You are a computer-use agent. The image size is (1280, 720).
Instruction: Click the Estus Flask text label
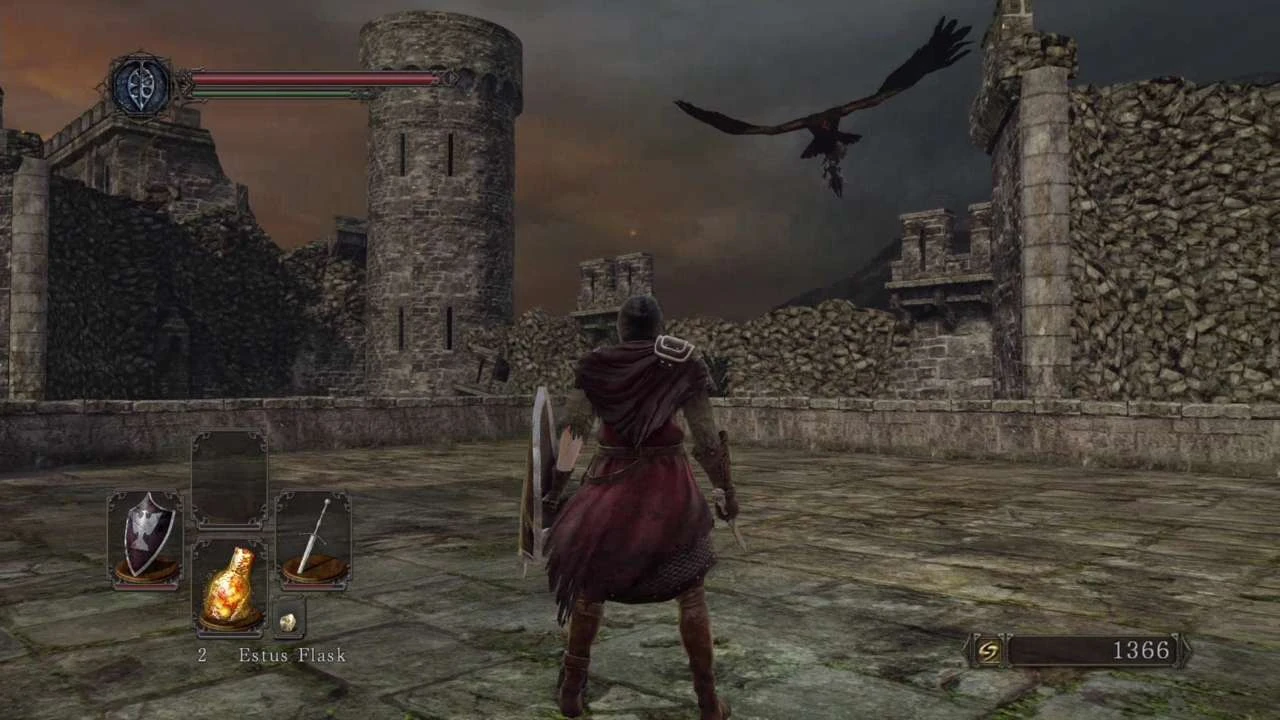[291, 655]
